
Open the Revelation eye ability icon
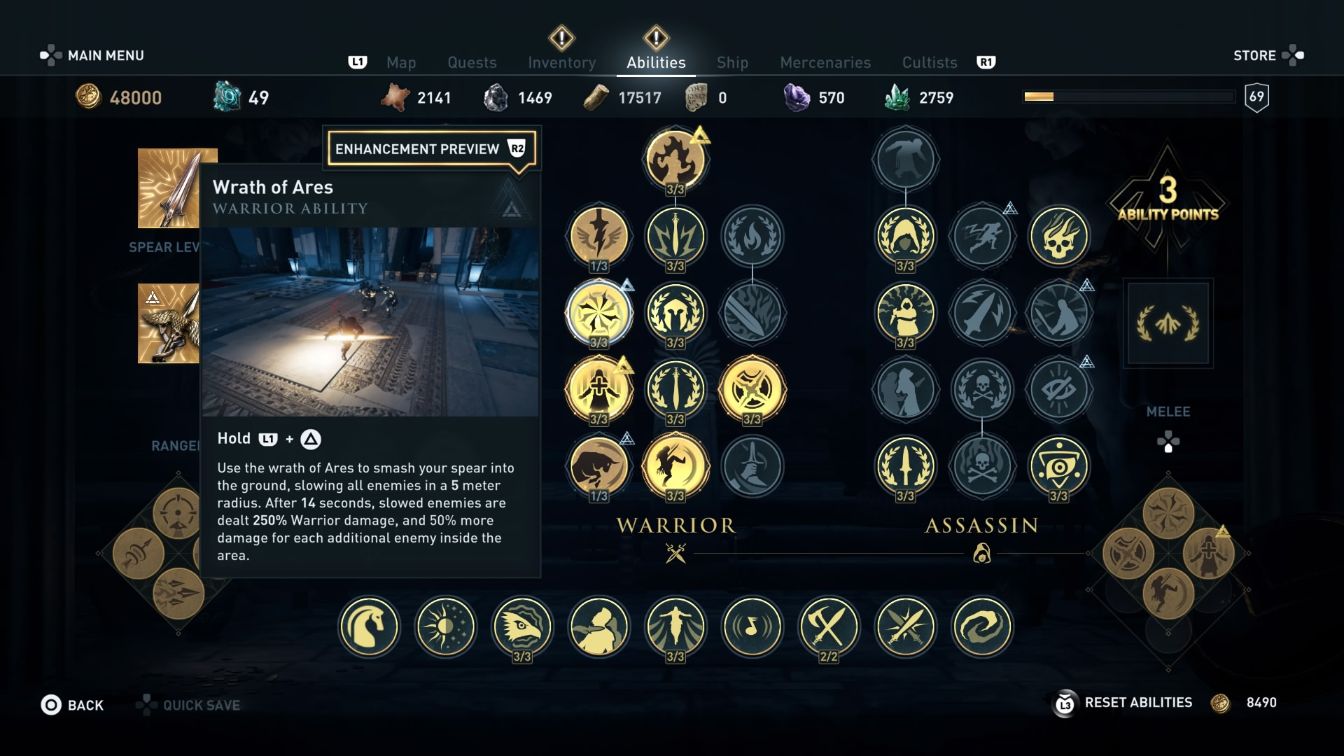click(1058, 467)
